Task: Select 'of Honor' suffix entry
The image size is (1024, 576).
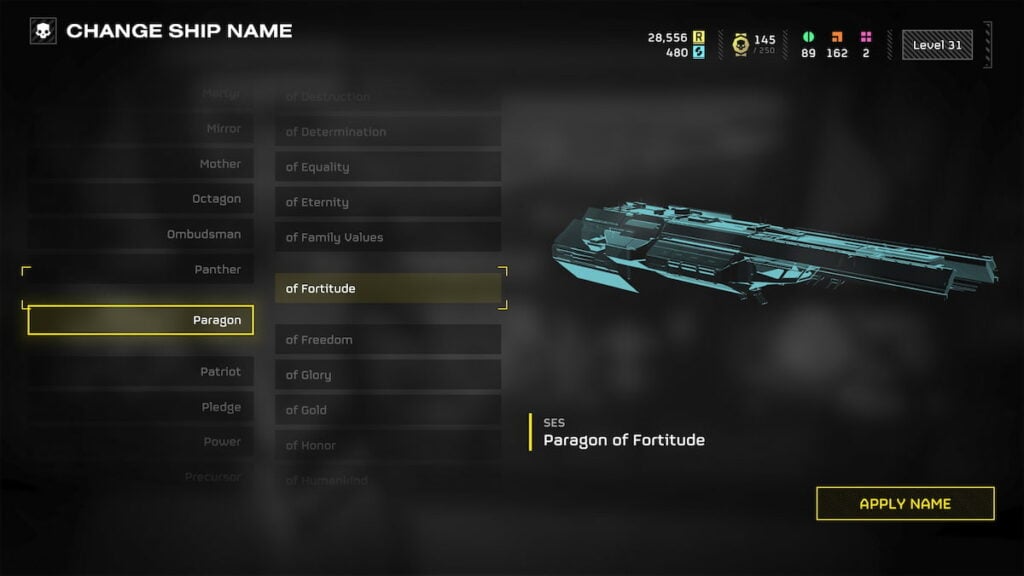Action: (x=387, y=445)
